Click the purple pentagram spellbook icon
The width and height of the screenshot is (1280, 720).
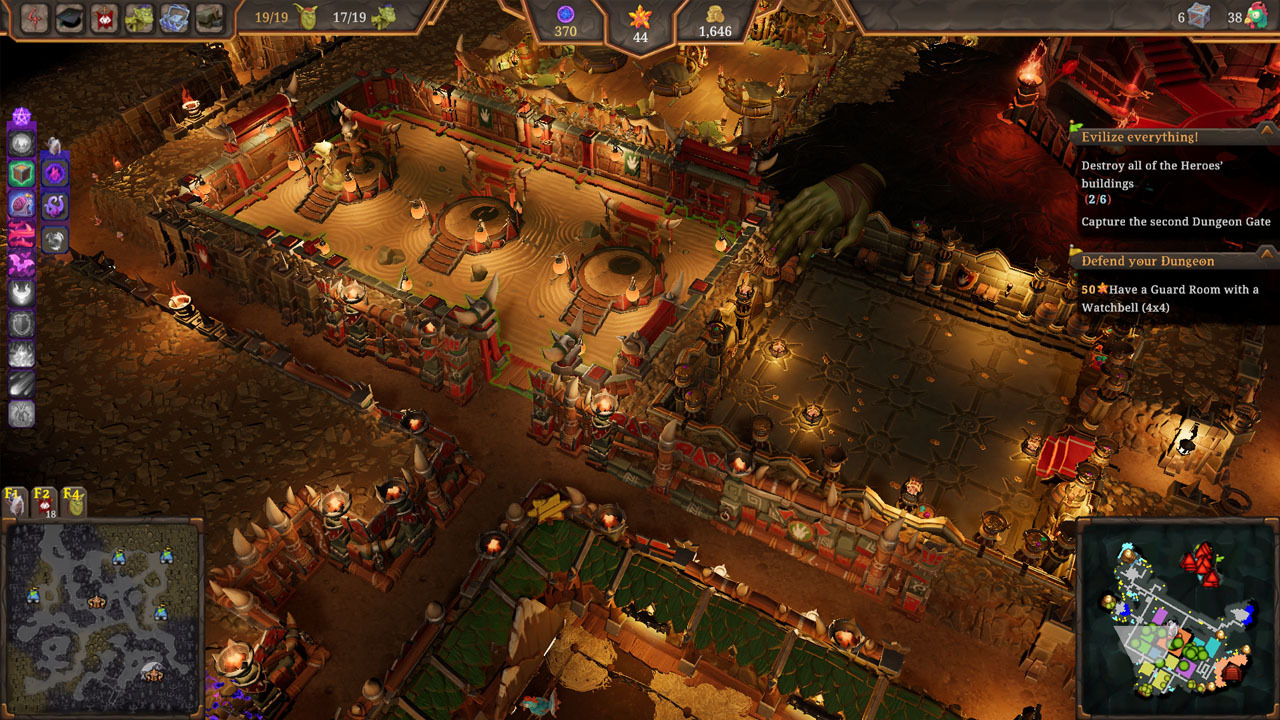click(22, 118)
